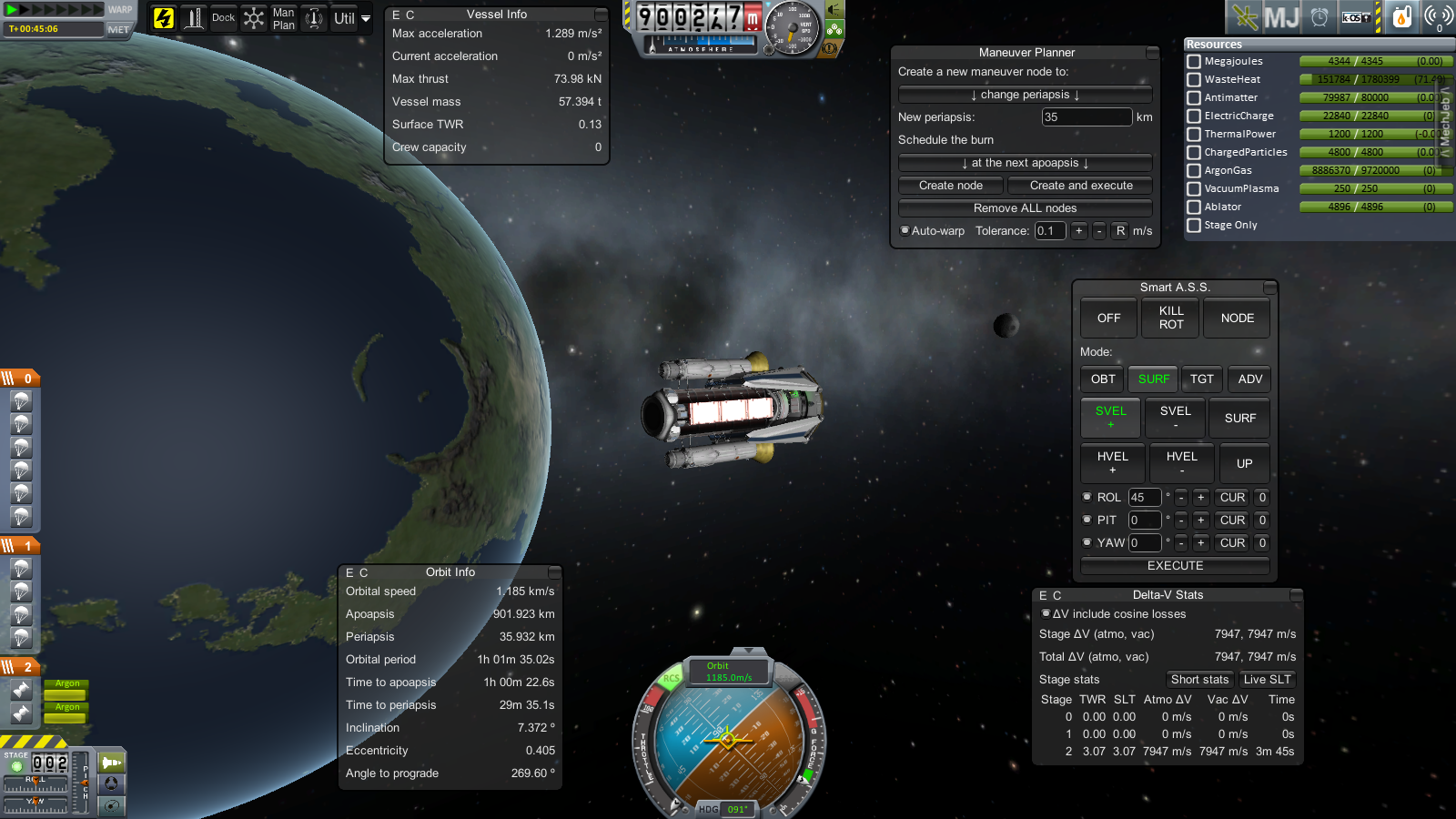Turn Smart A.S.S. OFF
The image size is (1456, 819).
point(1108,318)
